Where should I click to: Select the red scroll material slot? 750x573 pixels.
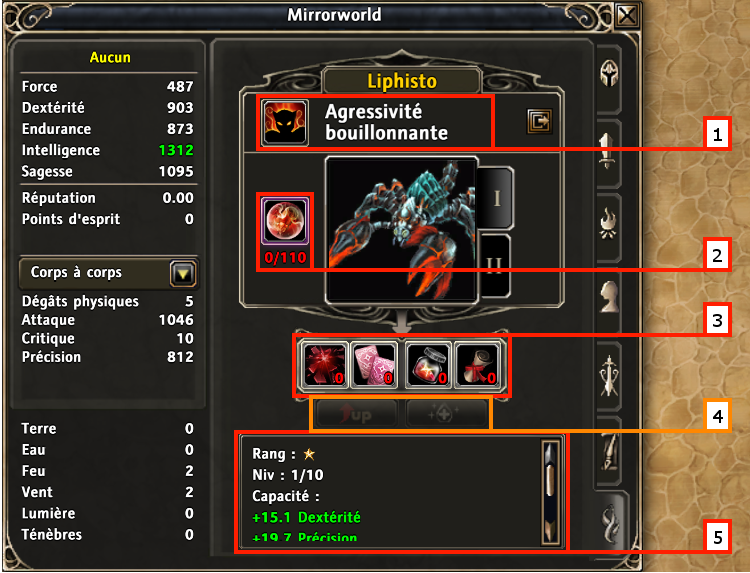(x=478, y=364)
